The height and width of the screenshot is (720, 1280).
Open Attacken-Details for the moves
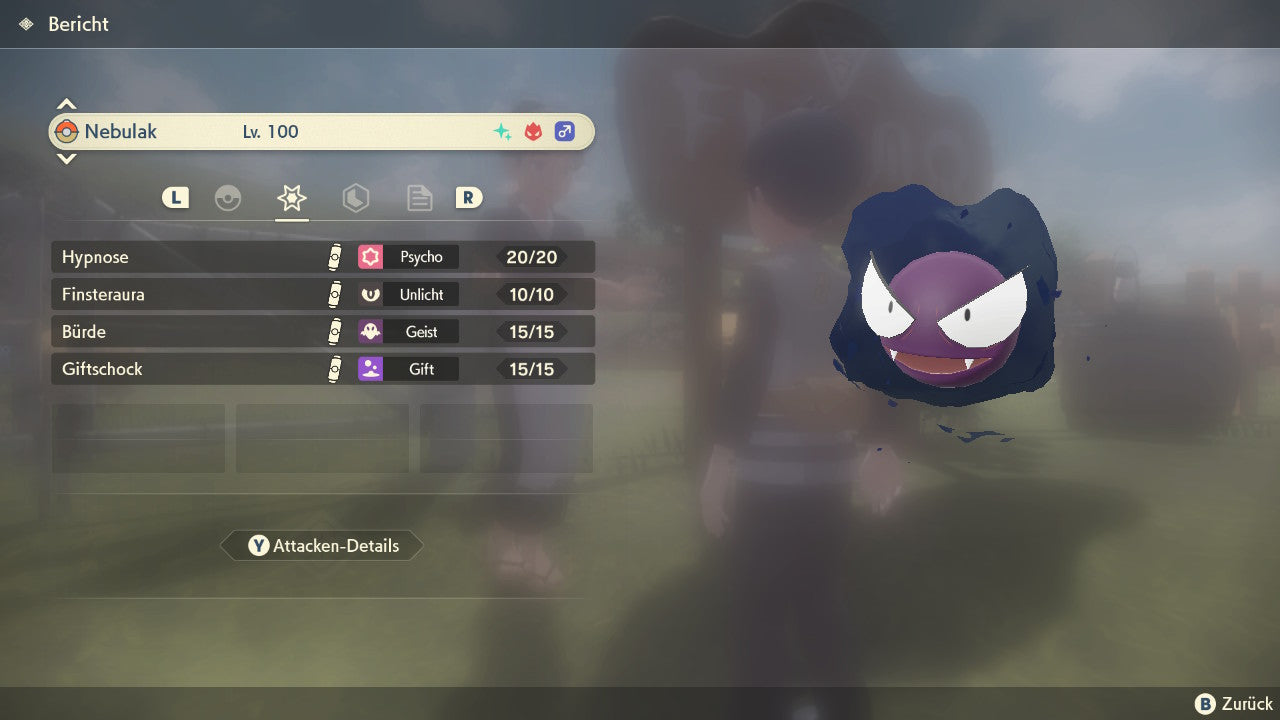point(322,546)
